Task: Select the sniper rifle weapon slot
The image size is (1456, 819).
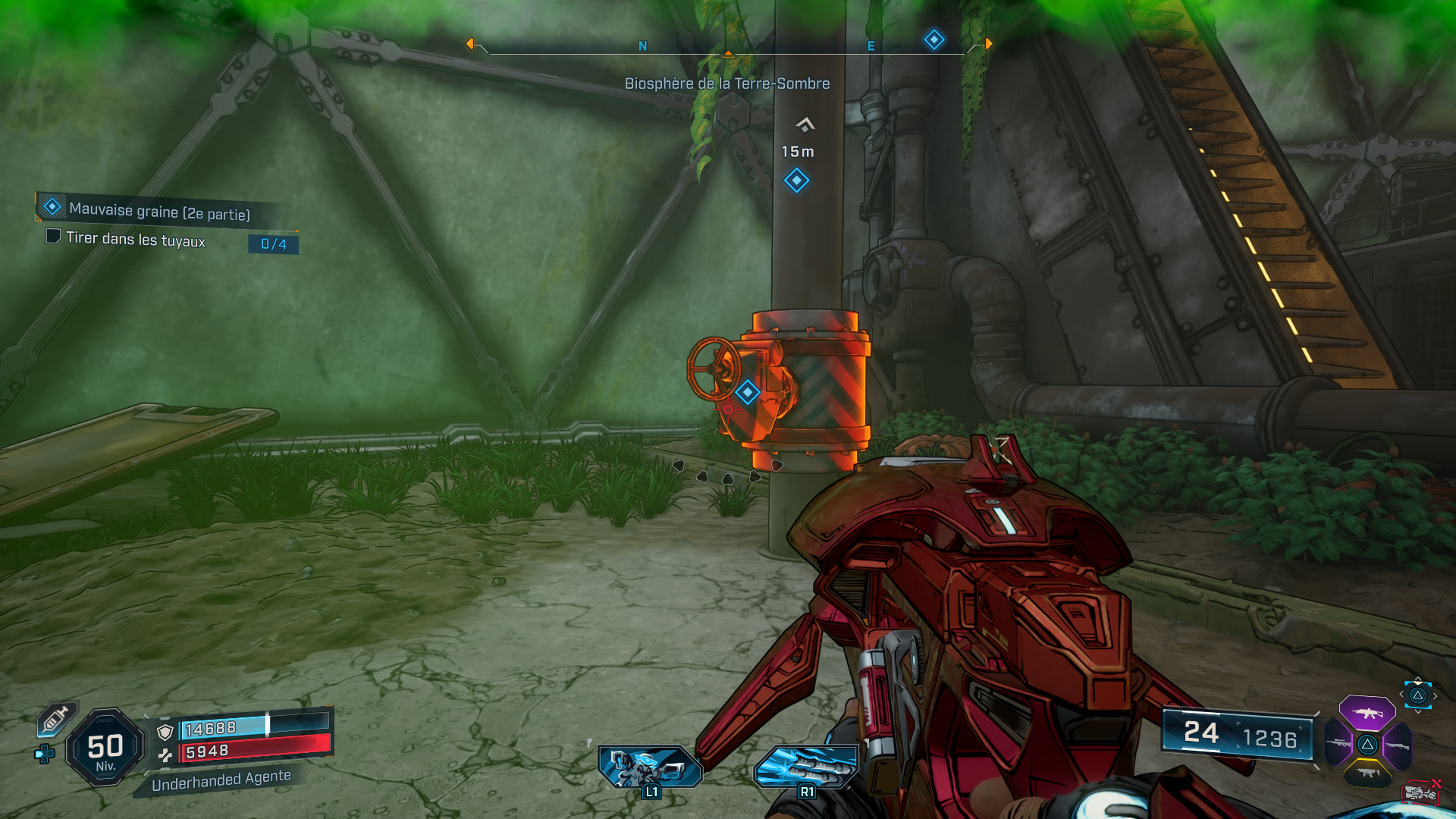Action: [x=1337, y=743]
